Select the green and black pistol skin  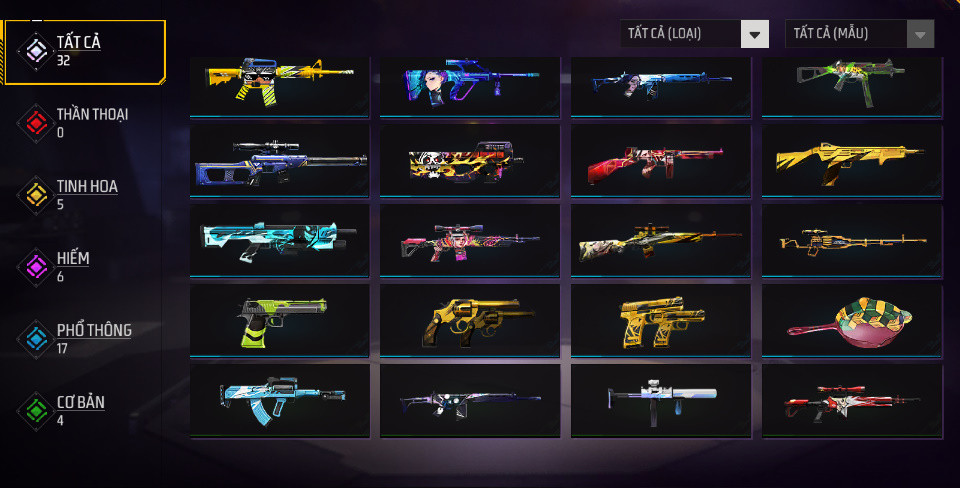pos(279,321)
